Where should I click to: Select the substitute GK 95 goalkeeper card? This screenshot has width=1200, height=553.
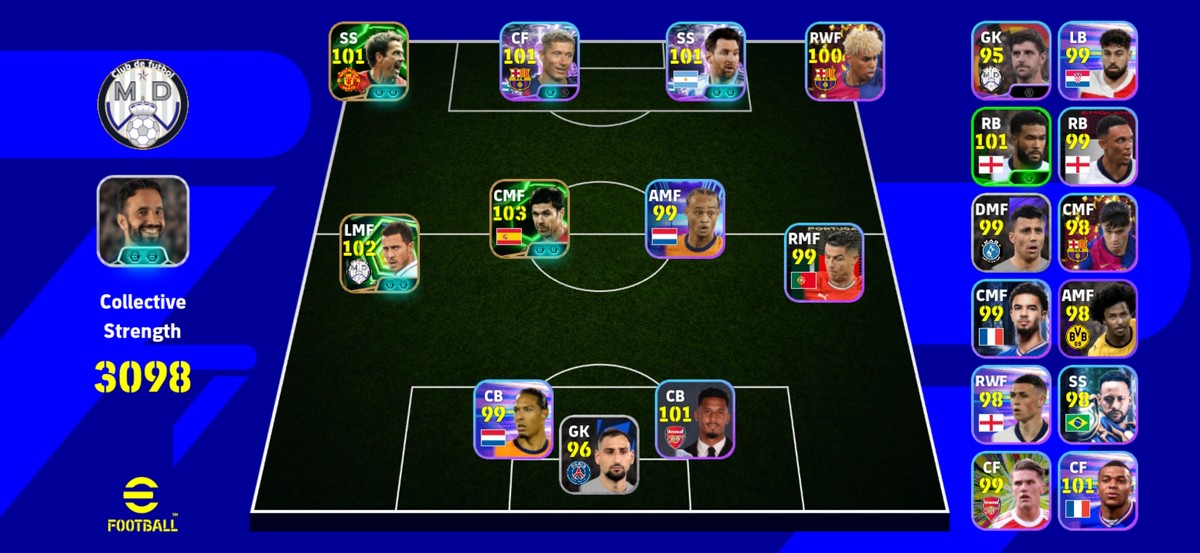point(1011,60)
